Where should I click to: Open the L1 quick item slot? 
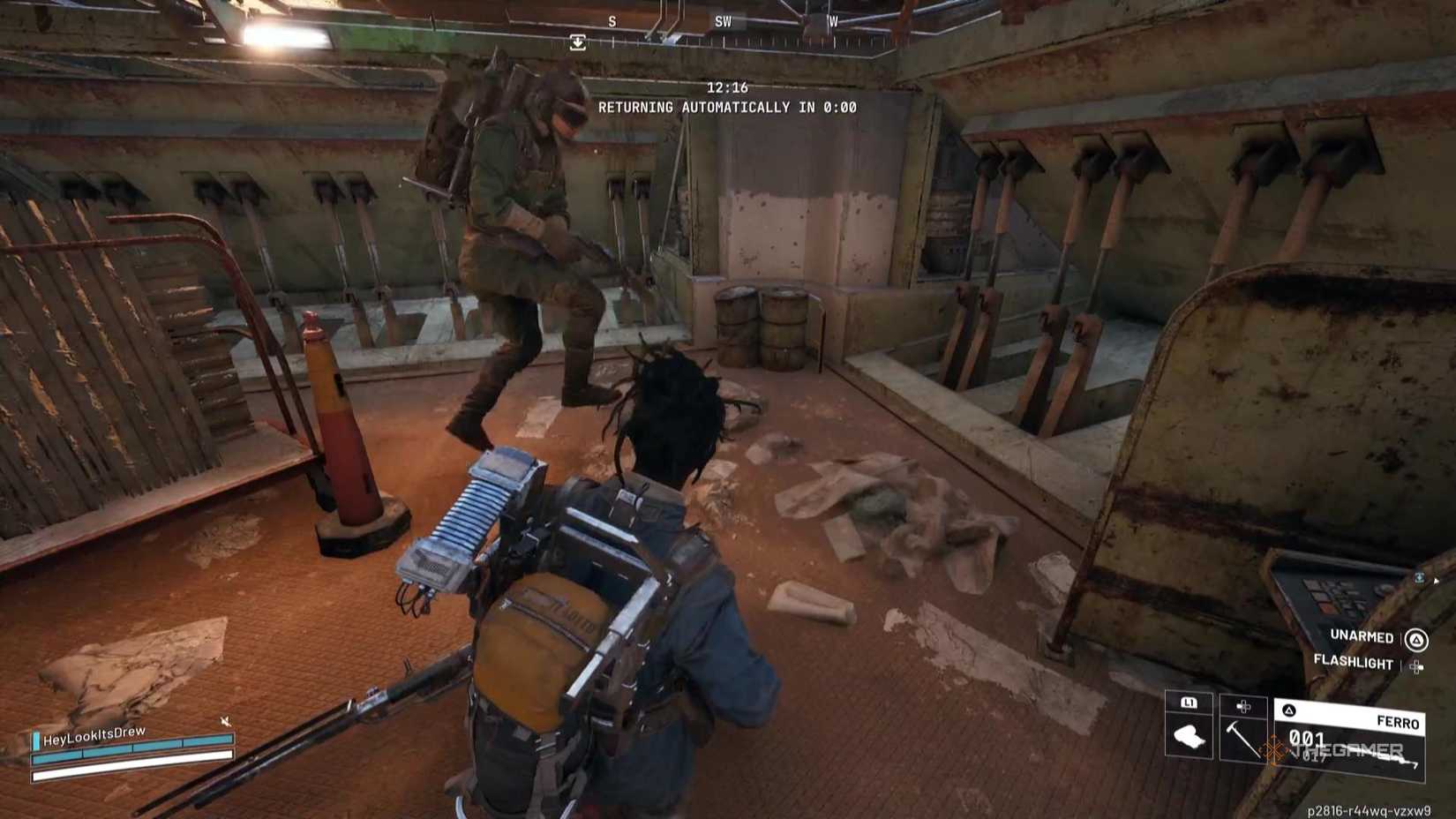[1188, 704]
